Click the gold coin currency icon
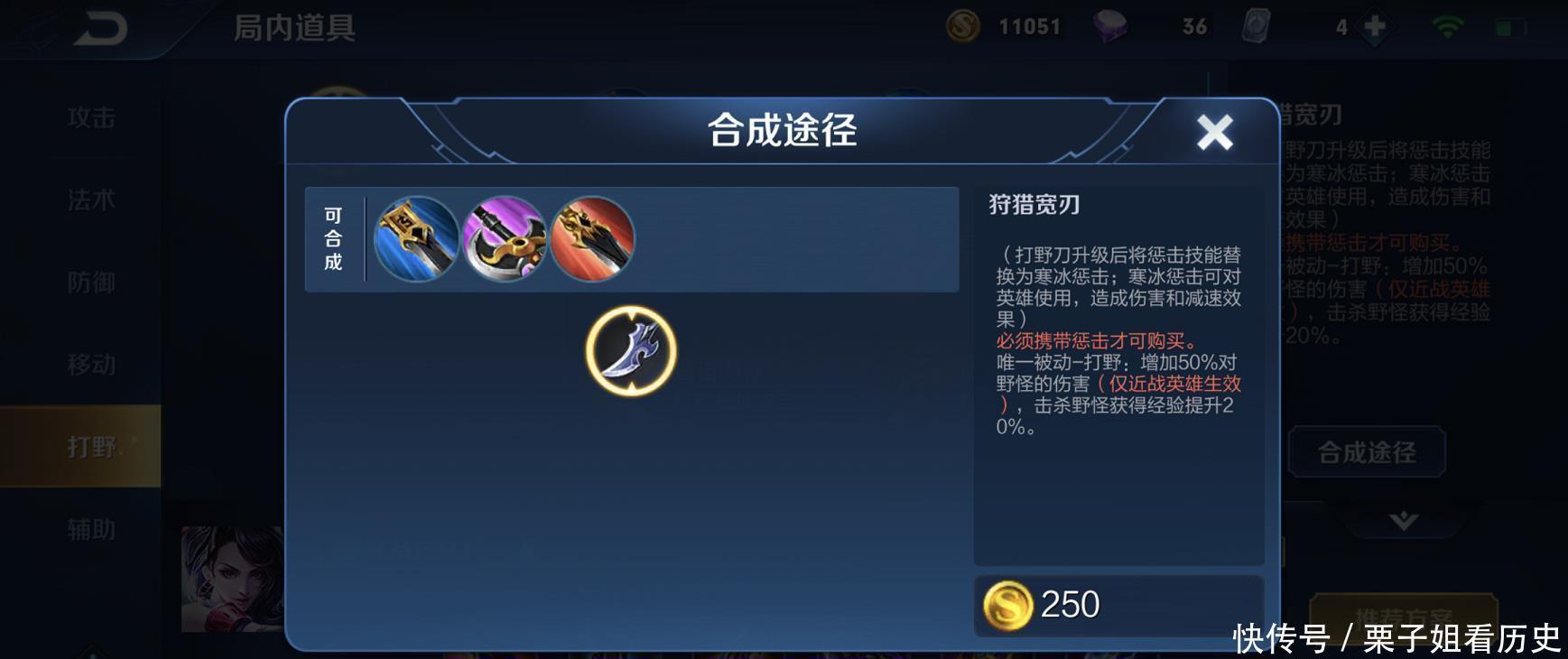Image resolution: width=1568 pixels, height=659 pixels. point(961,26)
